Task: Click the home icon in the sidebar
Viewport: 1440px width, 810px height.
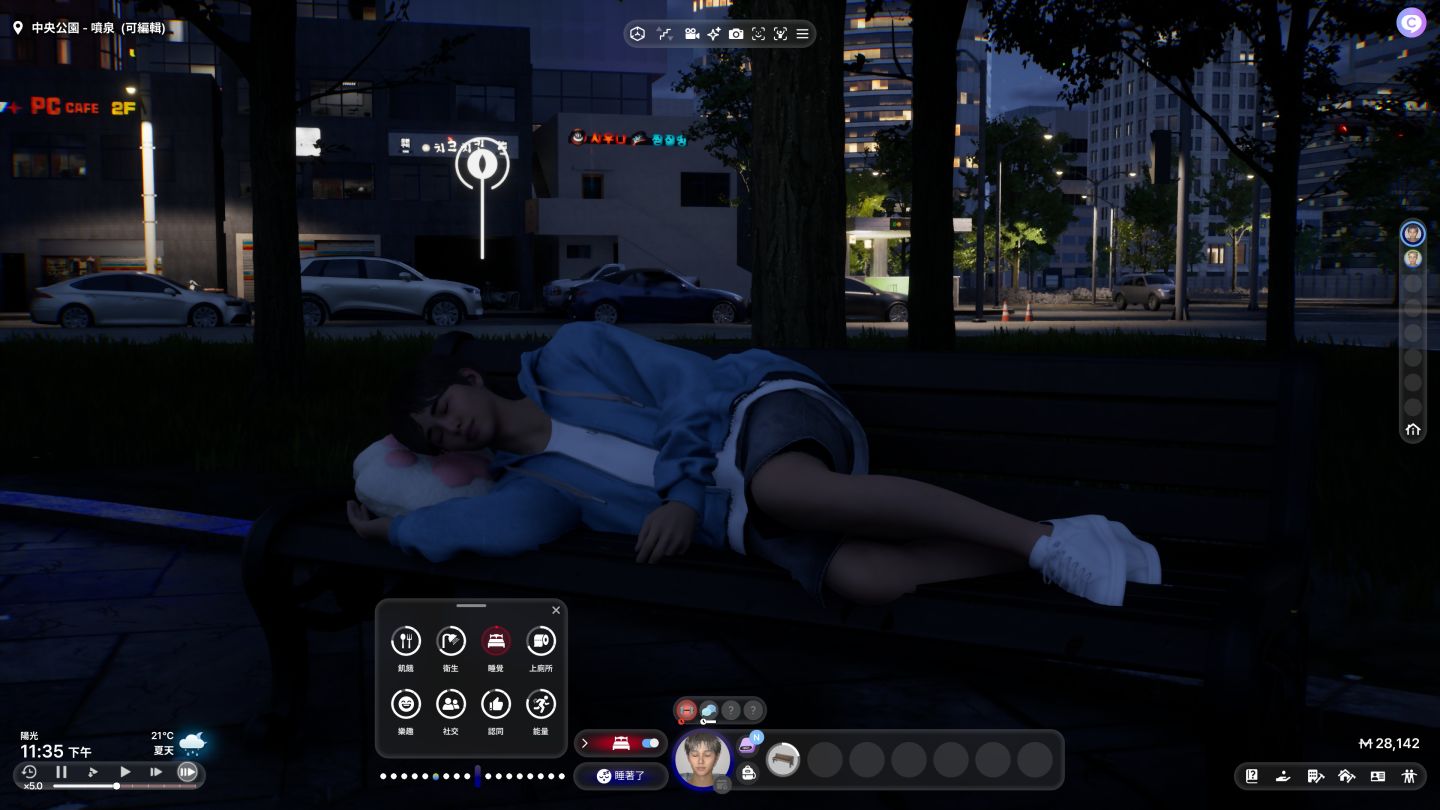Action: (1412, 430)
